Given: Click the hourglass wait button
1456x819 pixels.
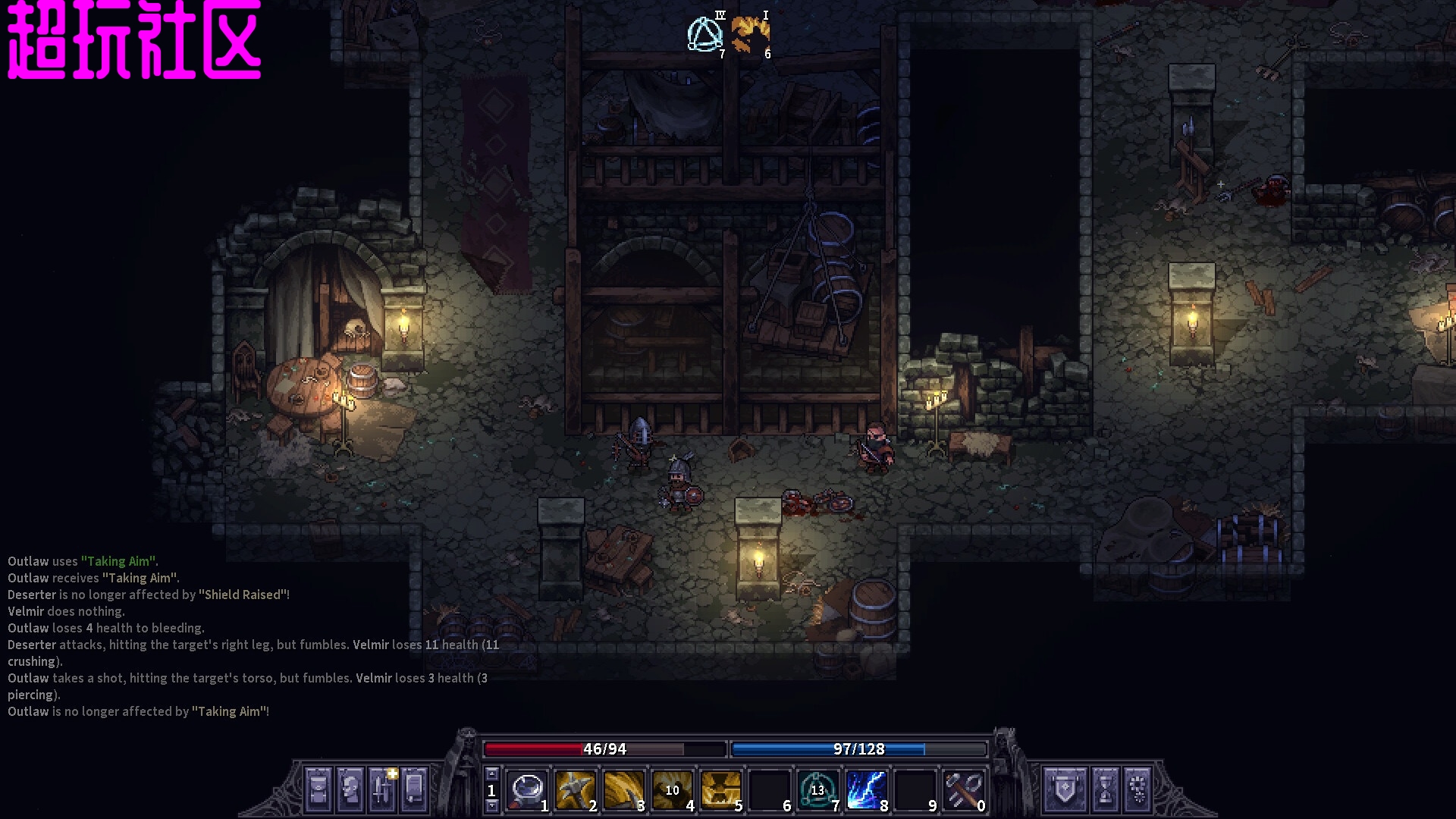Looking at the screenshot, I should 1106,789.
